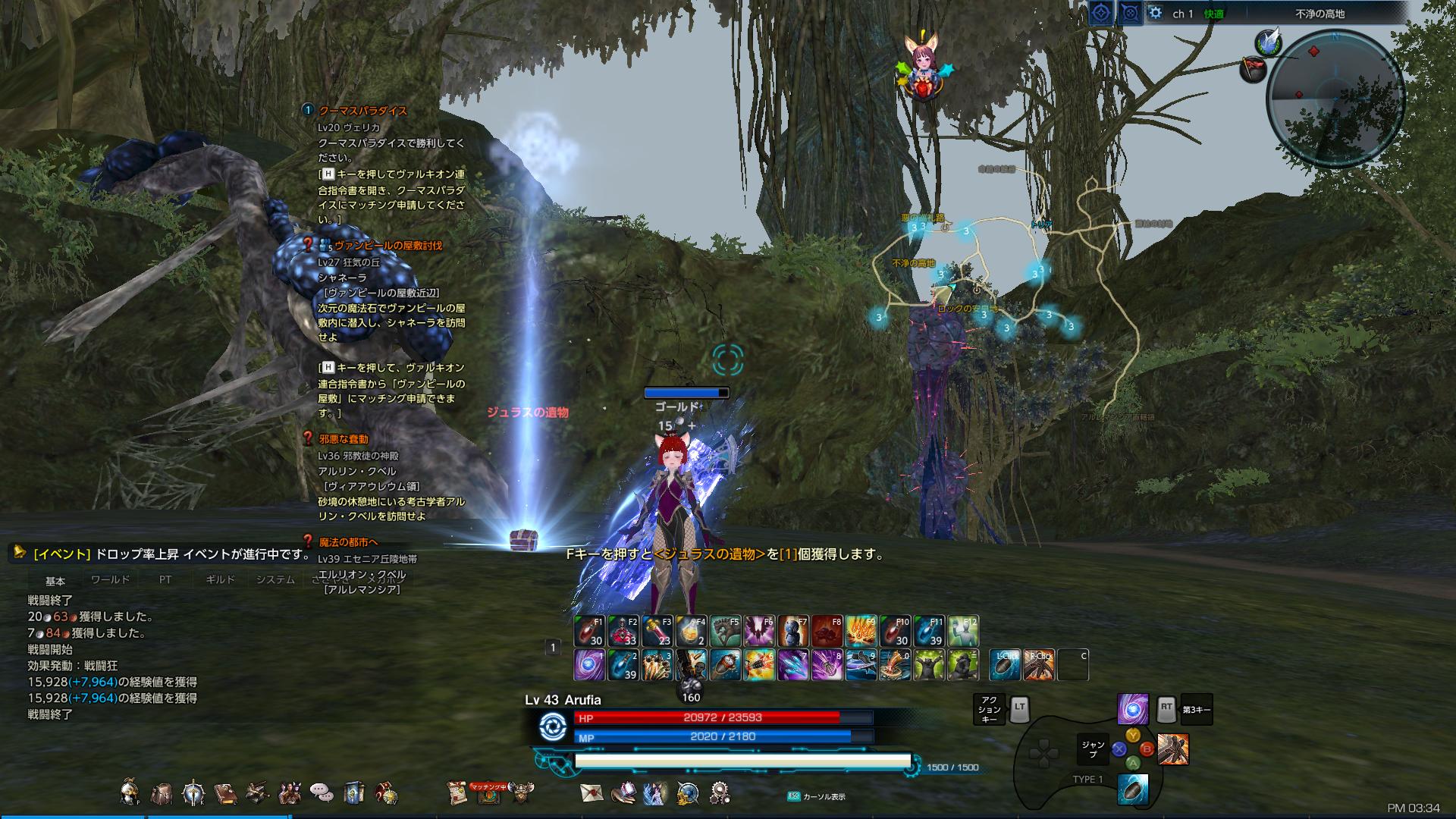
Task: Click the blue stamina gauge bar
Action: coord(743,759)
